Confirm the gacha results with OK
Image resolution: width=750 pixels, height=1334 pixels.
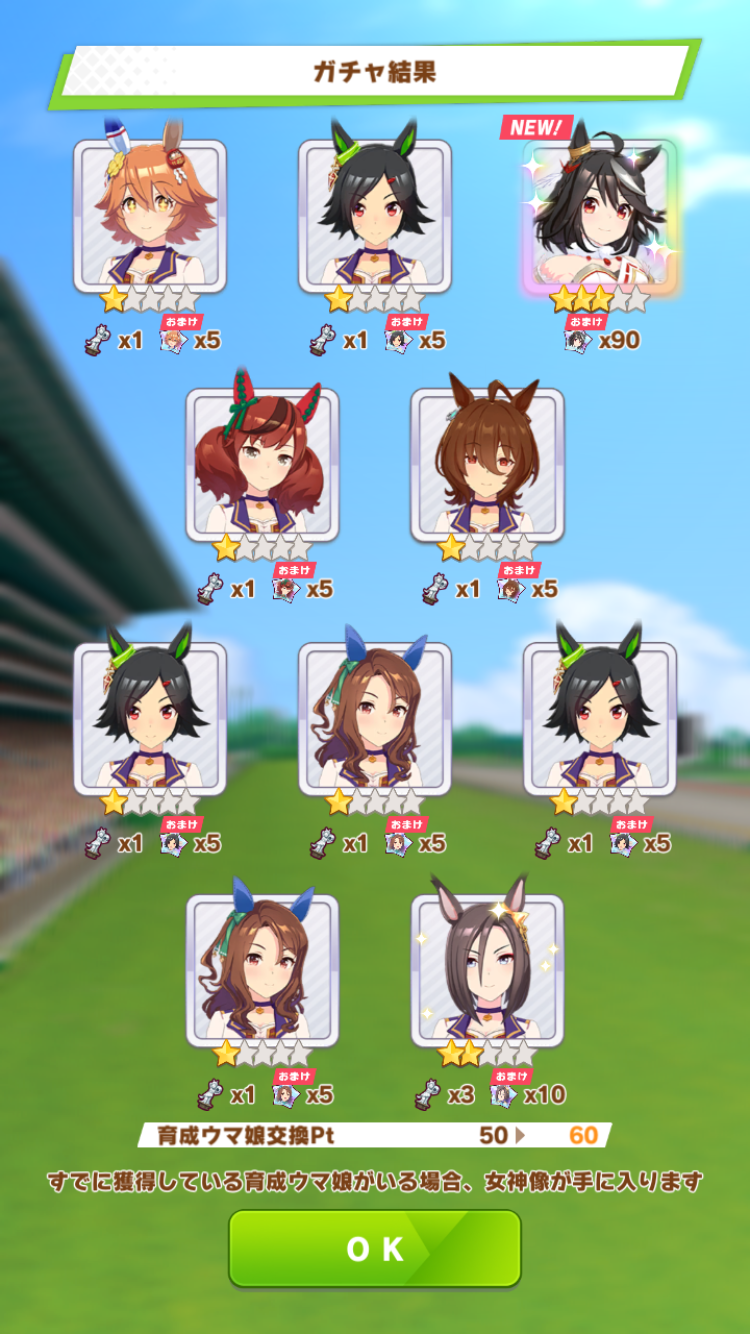375,1248
